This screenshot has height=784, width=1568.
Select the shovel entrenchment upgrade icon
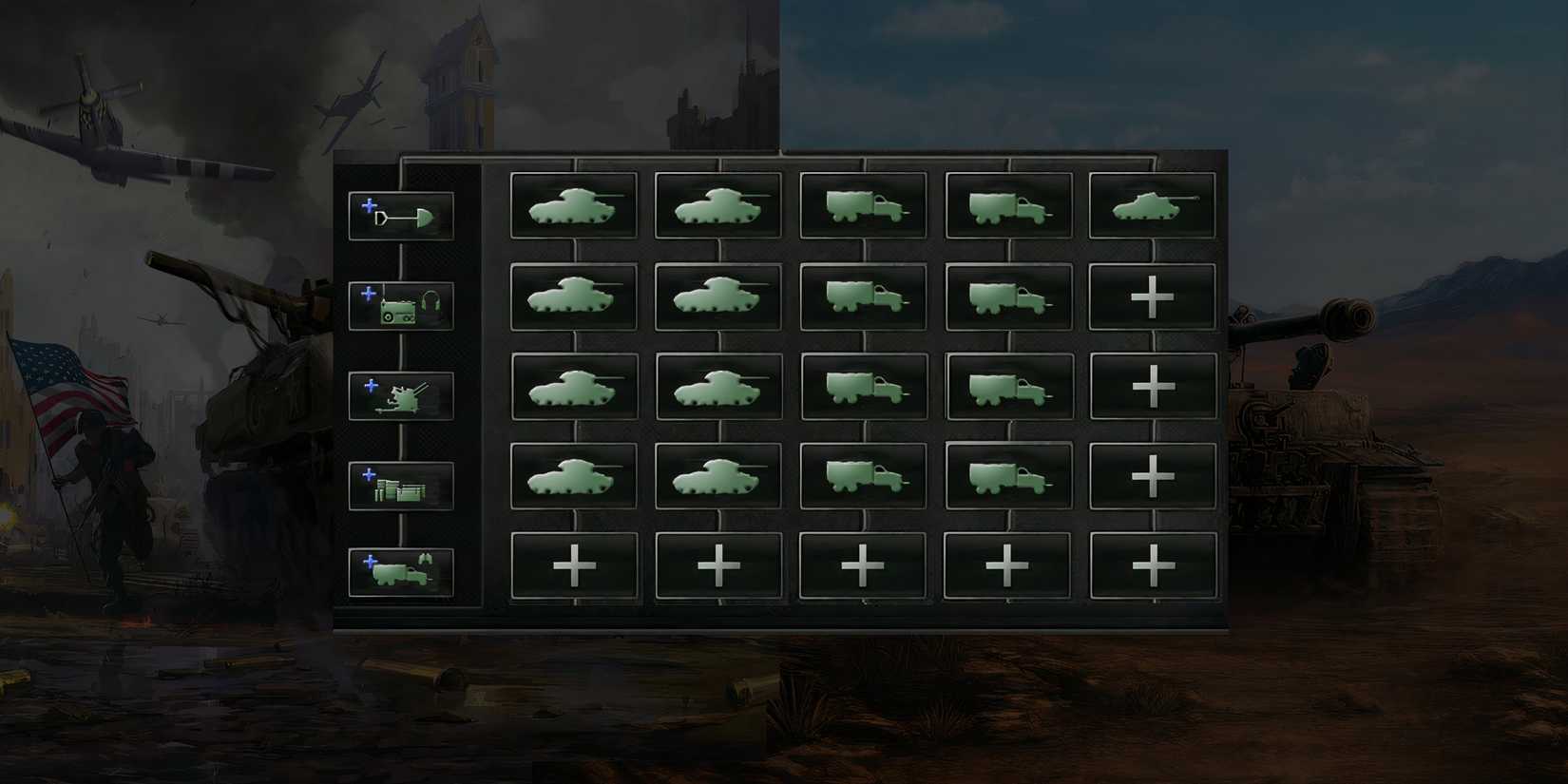(x=402, y=215)
